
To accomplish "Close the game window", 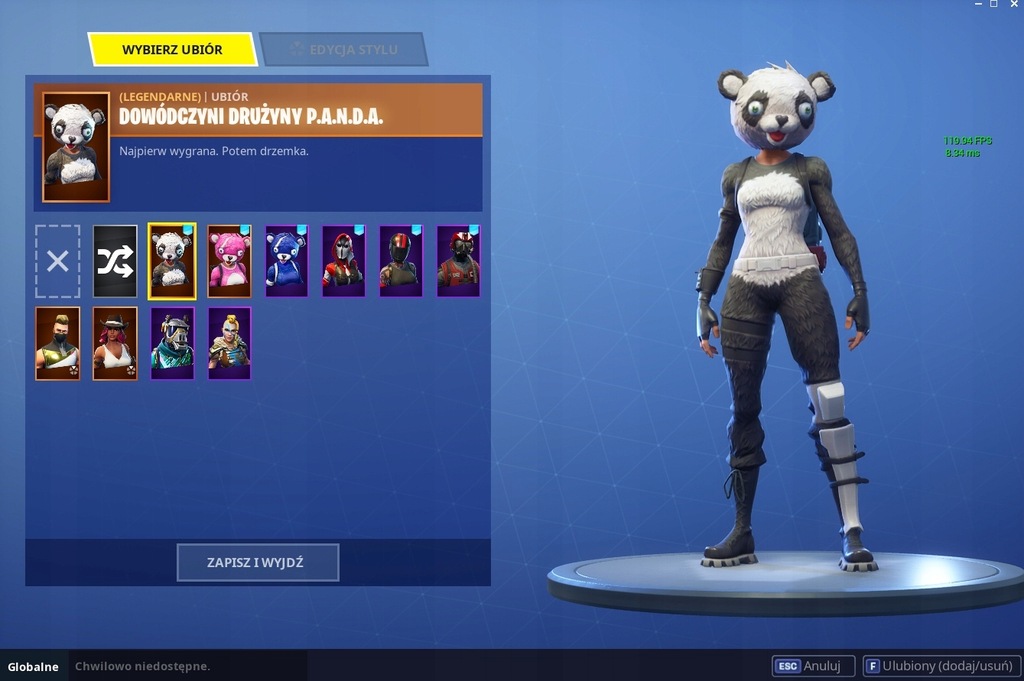I will coord(1012,5).
